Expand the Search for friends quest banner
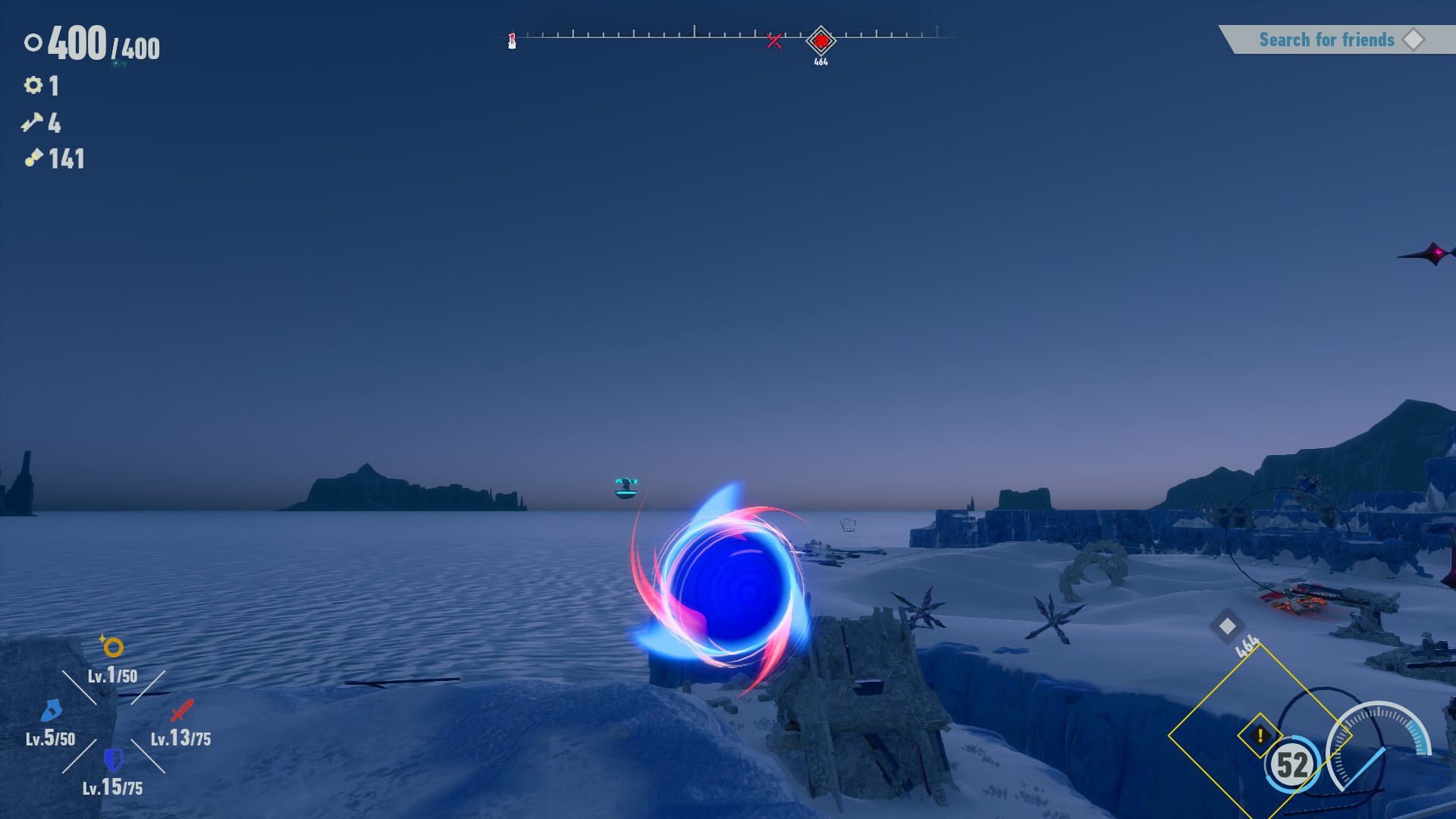The height and width of the screenshot is (819, 1456). click(x=1327, y=39)
